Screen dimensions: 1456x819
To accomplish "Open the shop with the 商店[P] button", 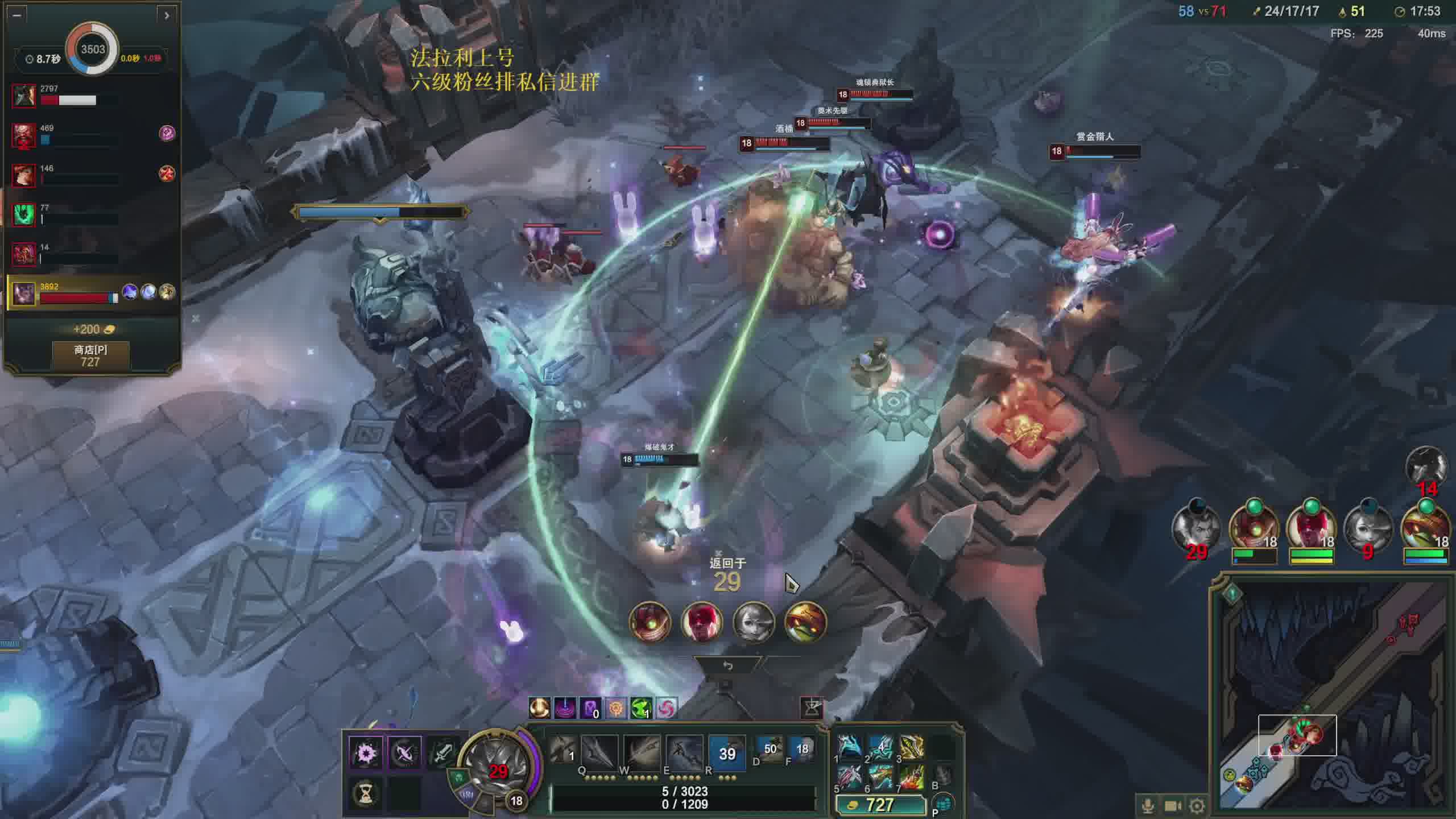I will 90,355.
